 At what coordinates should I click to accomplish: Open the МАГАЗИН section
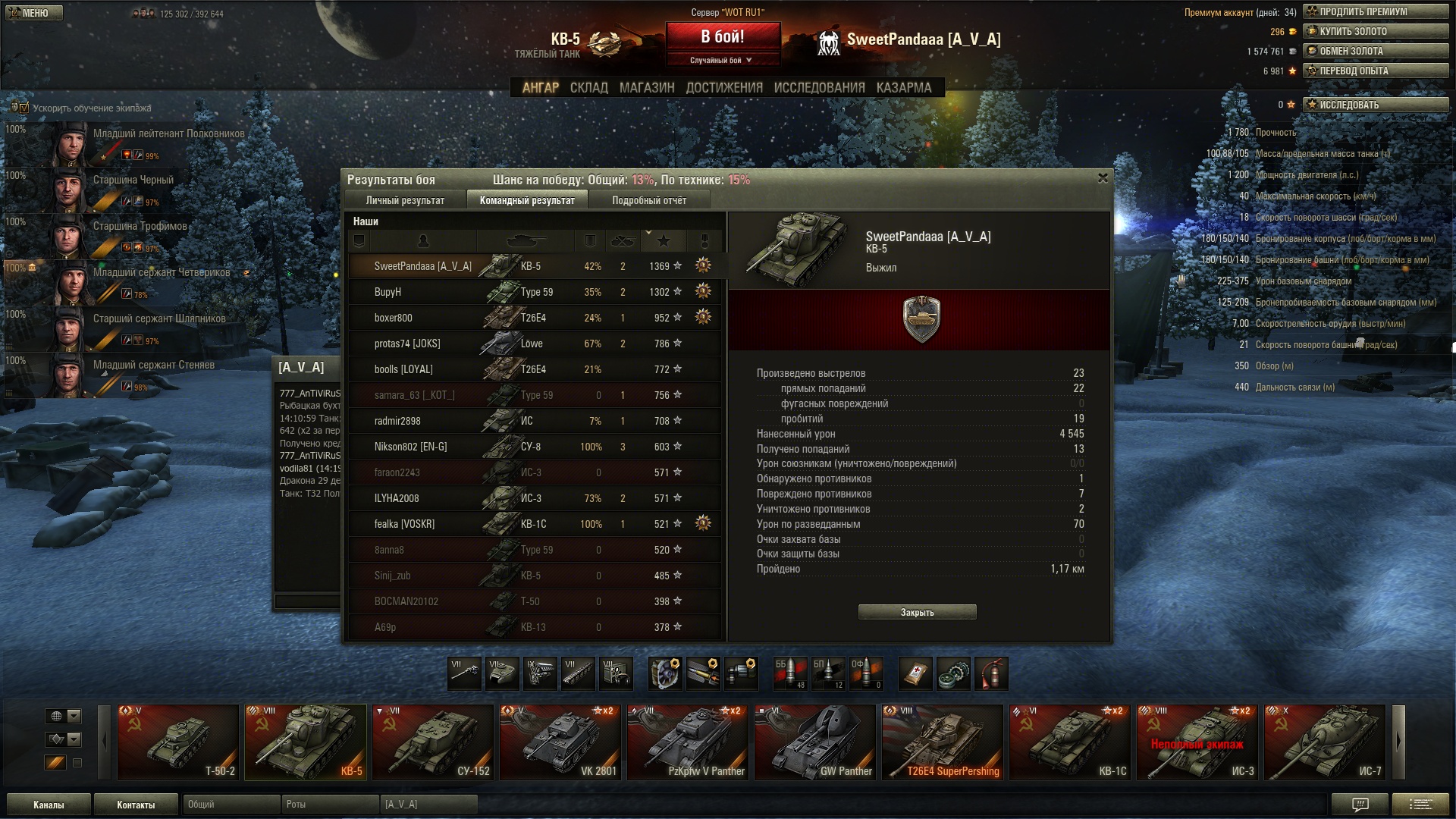click(646, 88)
